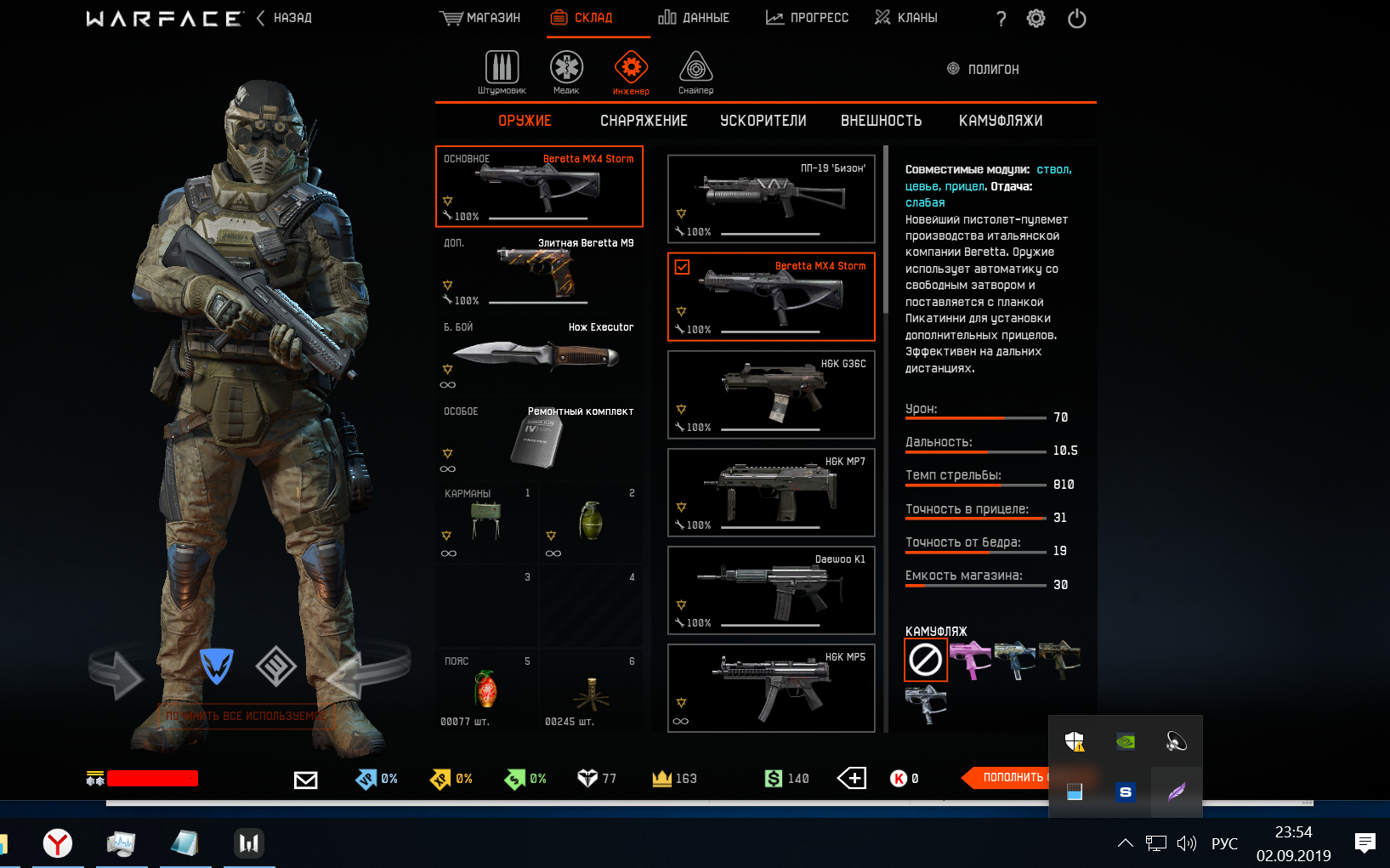Switch to the КАМУФЛЯЖИ tab

click(1001, 121)
